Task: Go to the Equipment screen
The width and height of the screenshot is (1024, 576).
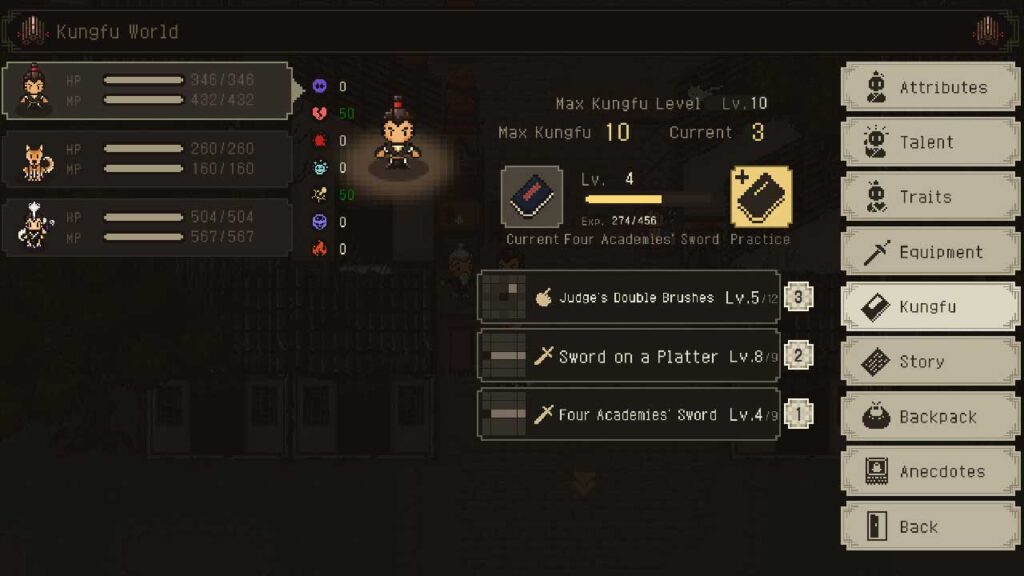Action: coord(930,252)
